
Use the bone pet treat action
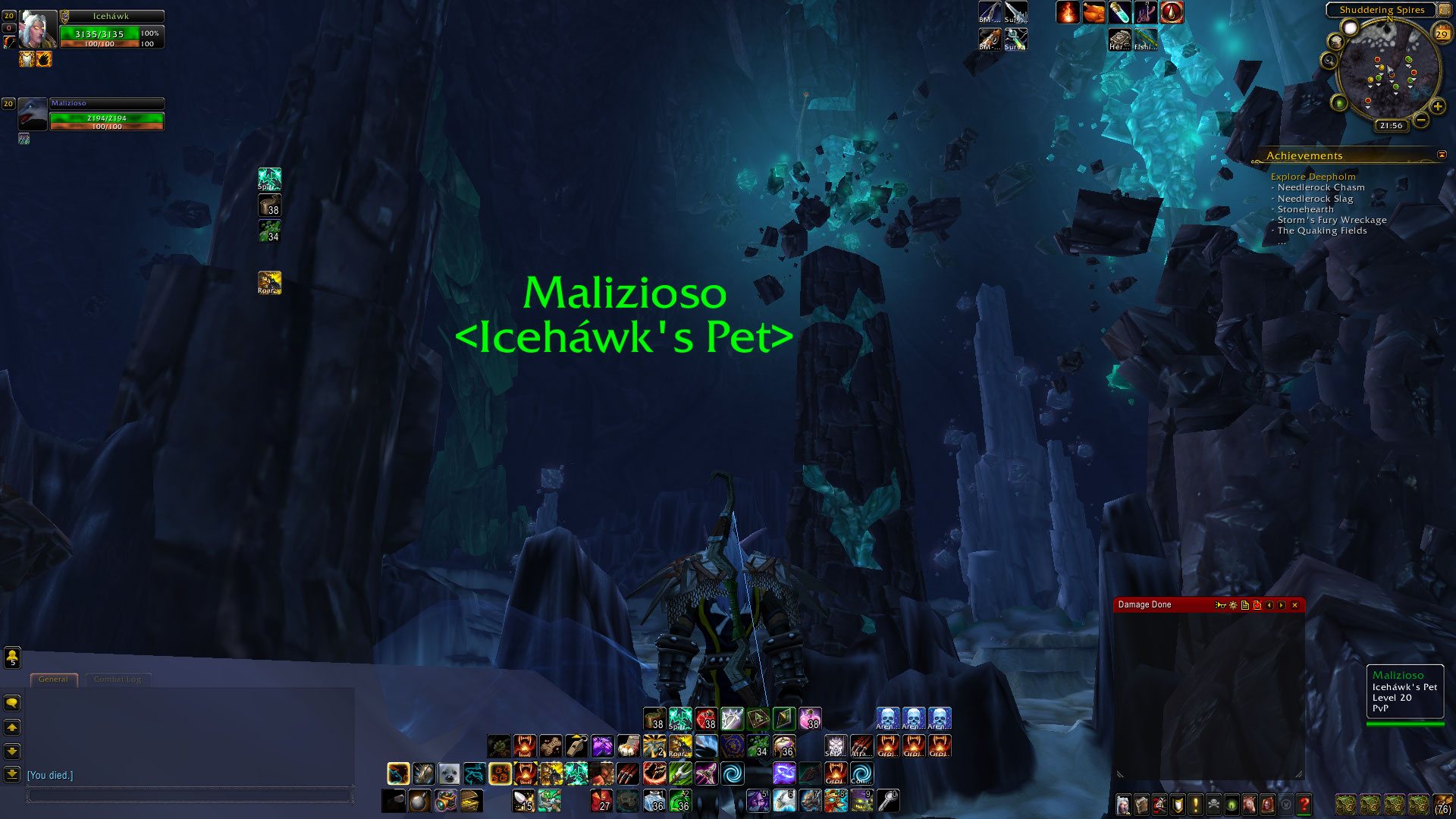tap(551, 746)
